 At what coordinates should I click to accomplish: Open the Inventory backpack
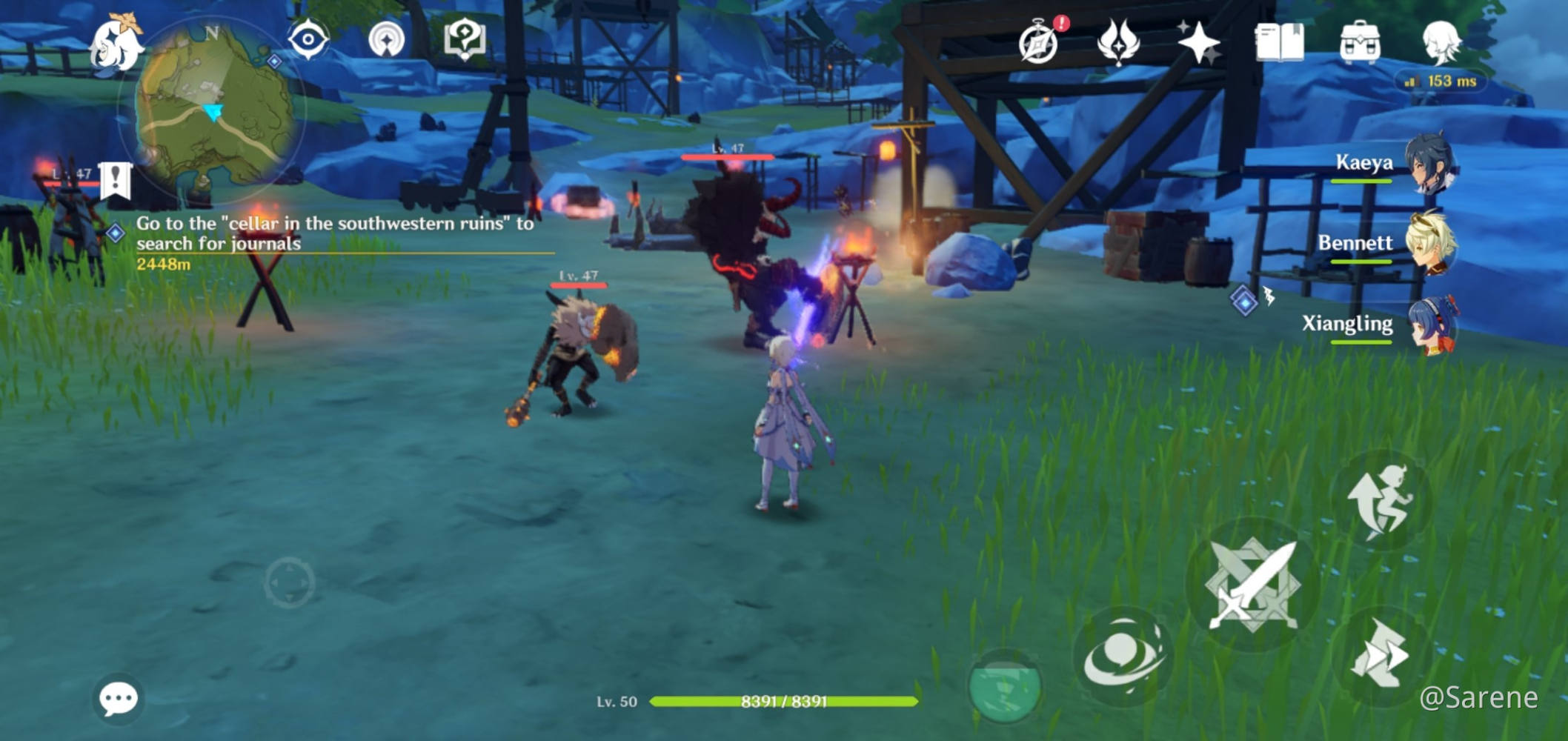1360,42
